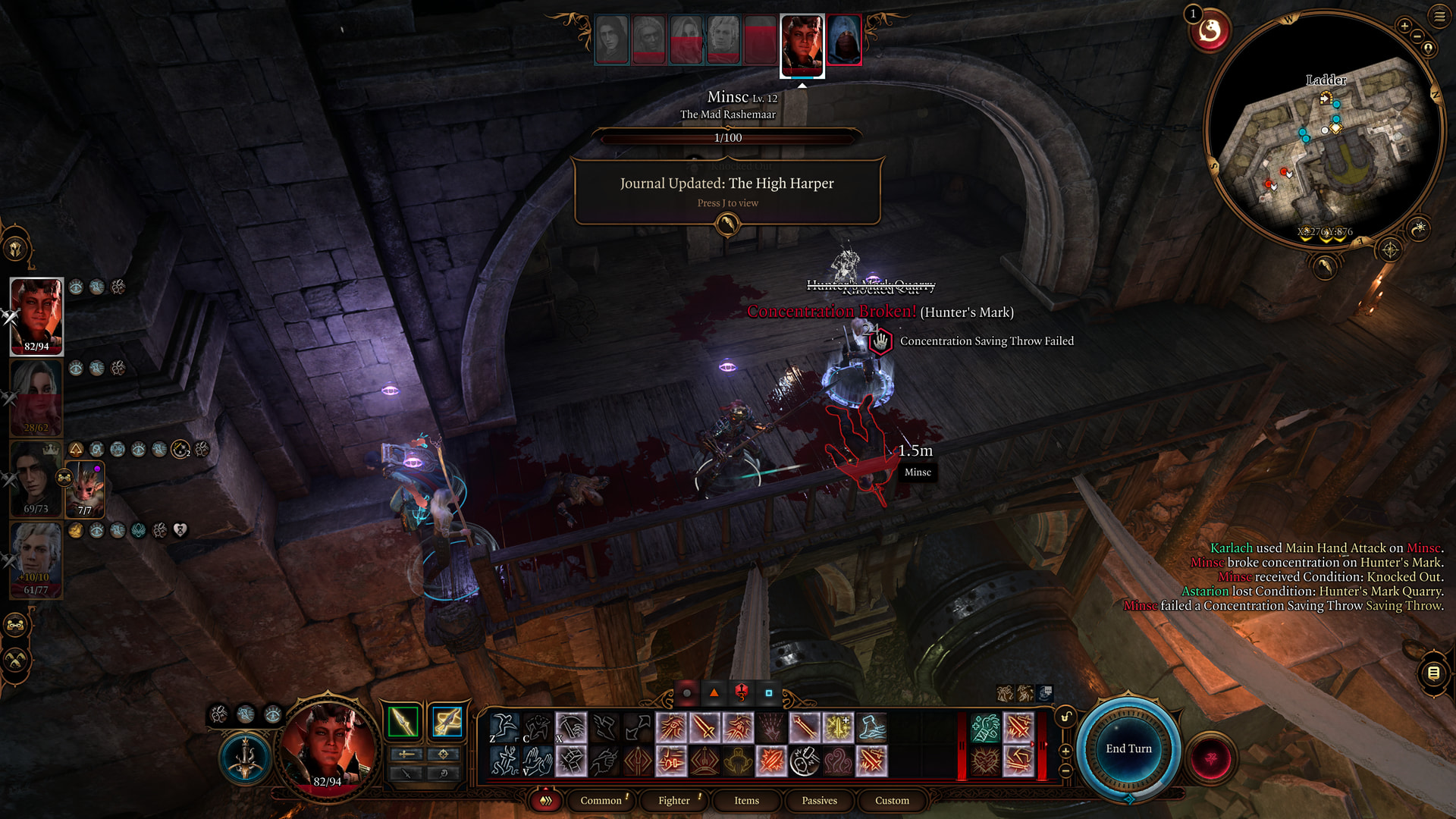The image size is (1456, 819).
Task: Select the ranged crossbow weapon slot
Action: [x=447, y=721]
